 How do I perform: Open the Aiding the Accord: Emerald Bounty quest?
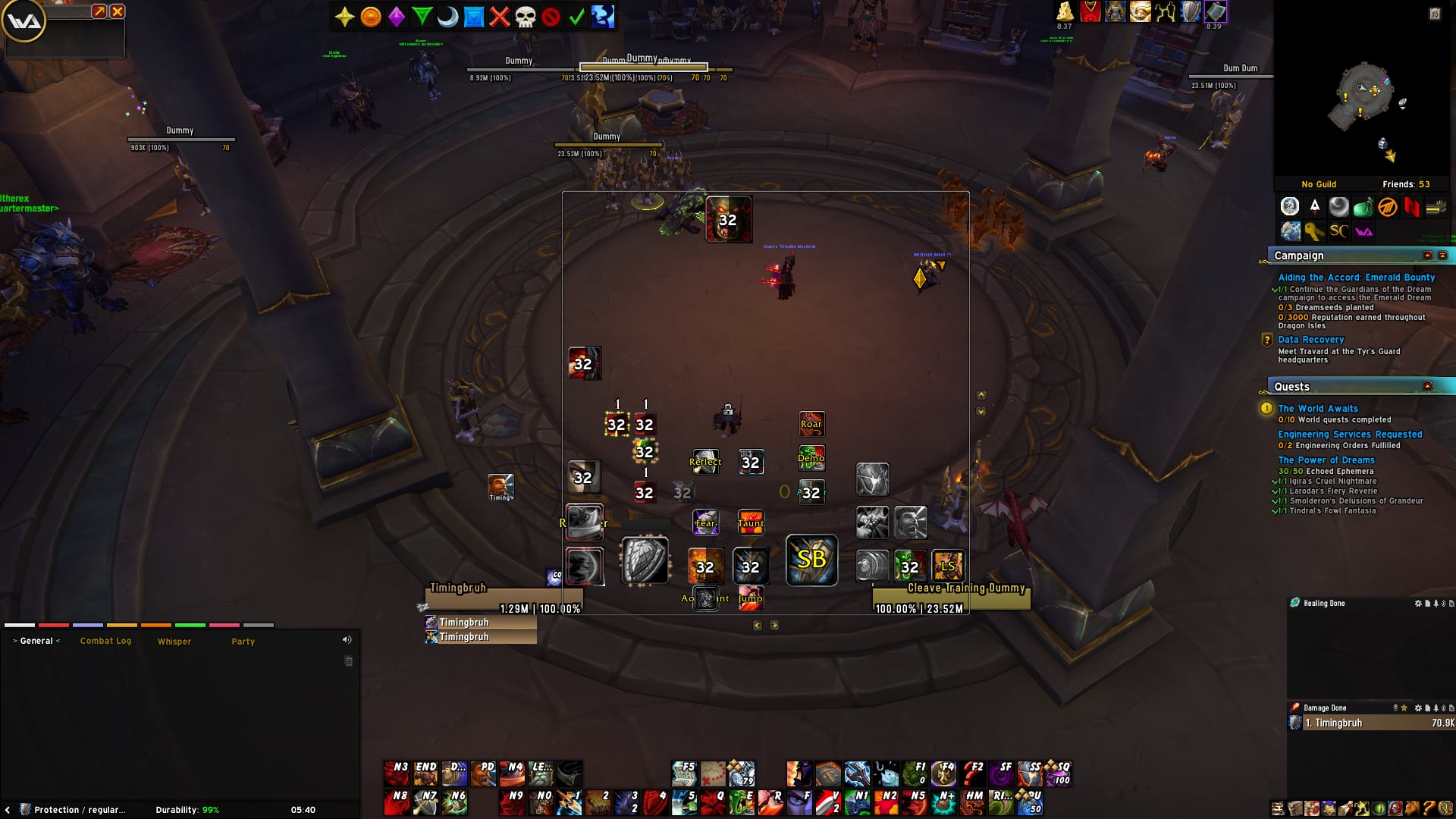click(1356, 278)
